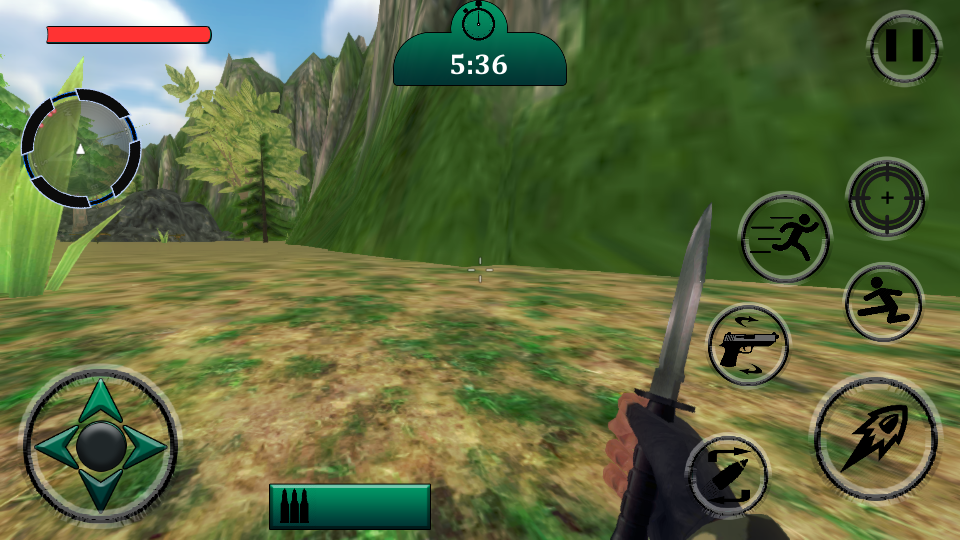Click the circular radar minimap

tap(81, 148)
